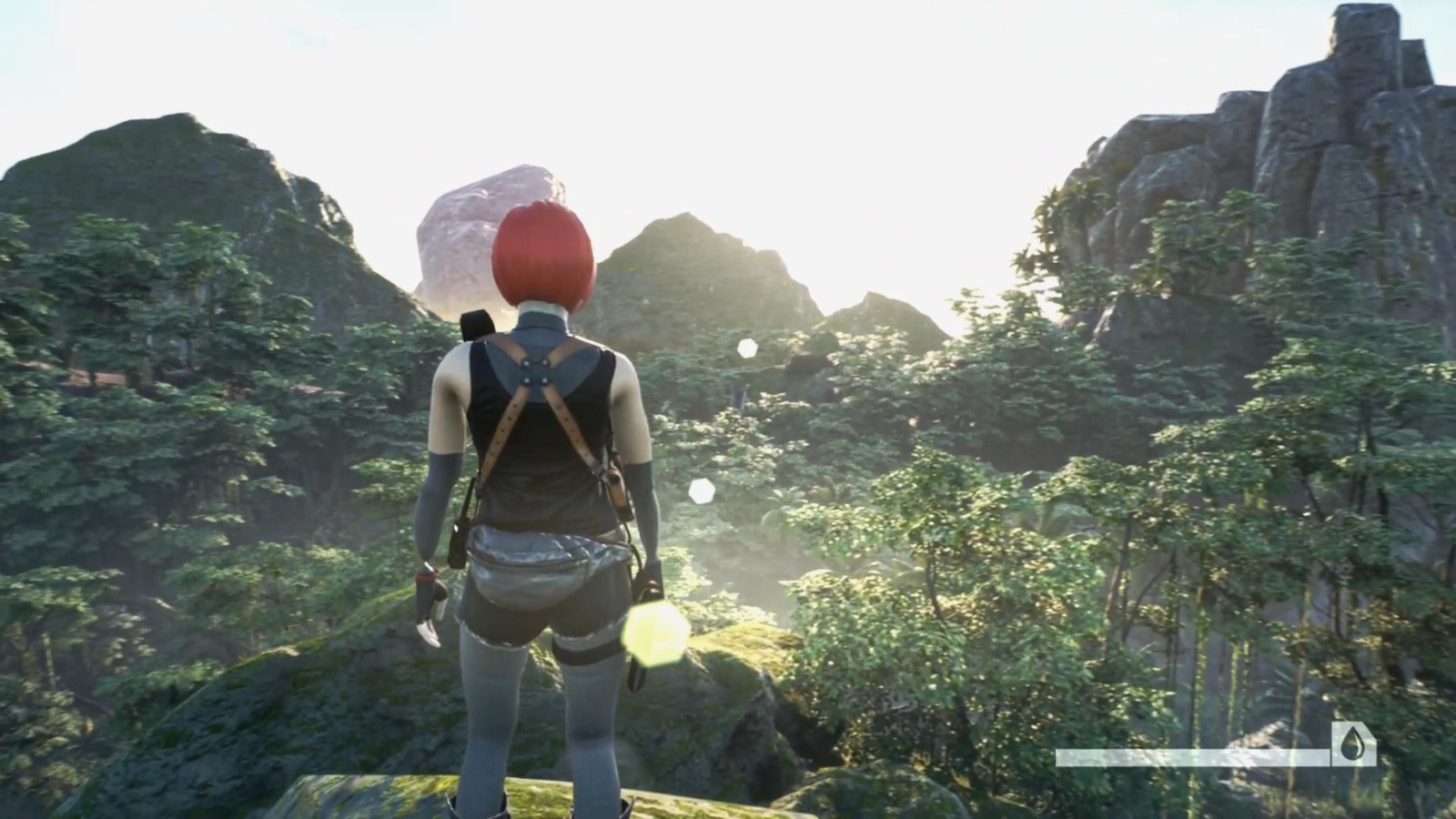
Task: Click the water droplet icon
Action: click(1352, 745)
